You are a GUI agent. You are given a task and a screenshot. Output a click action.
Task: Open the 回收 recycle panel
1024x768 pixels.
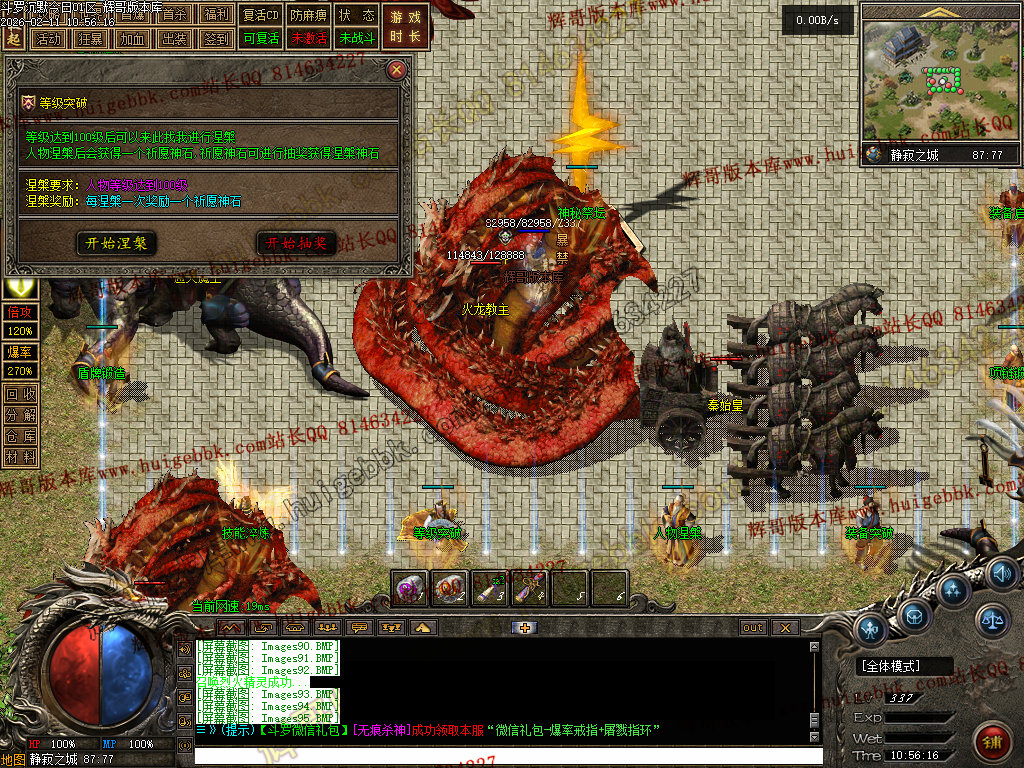click(x=20, y=394)
